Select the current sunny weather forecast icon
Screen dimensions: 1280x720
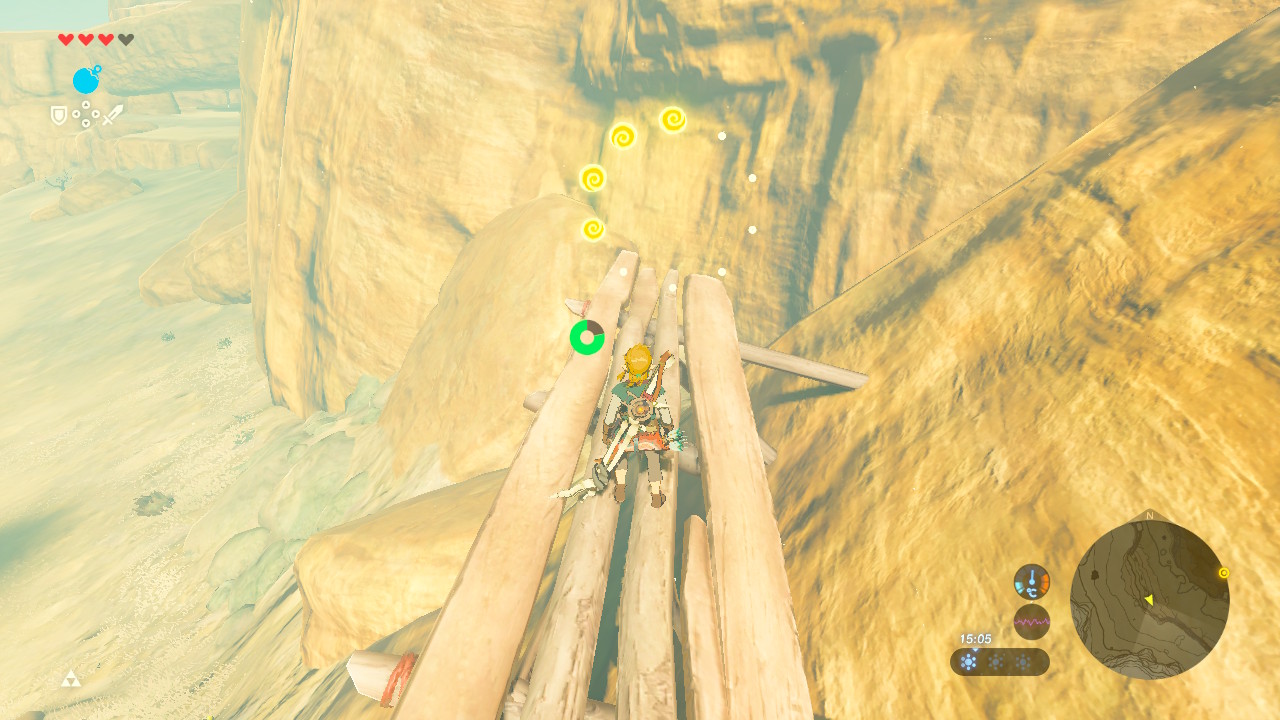click(x=968, y=662)
